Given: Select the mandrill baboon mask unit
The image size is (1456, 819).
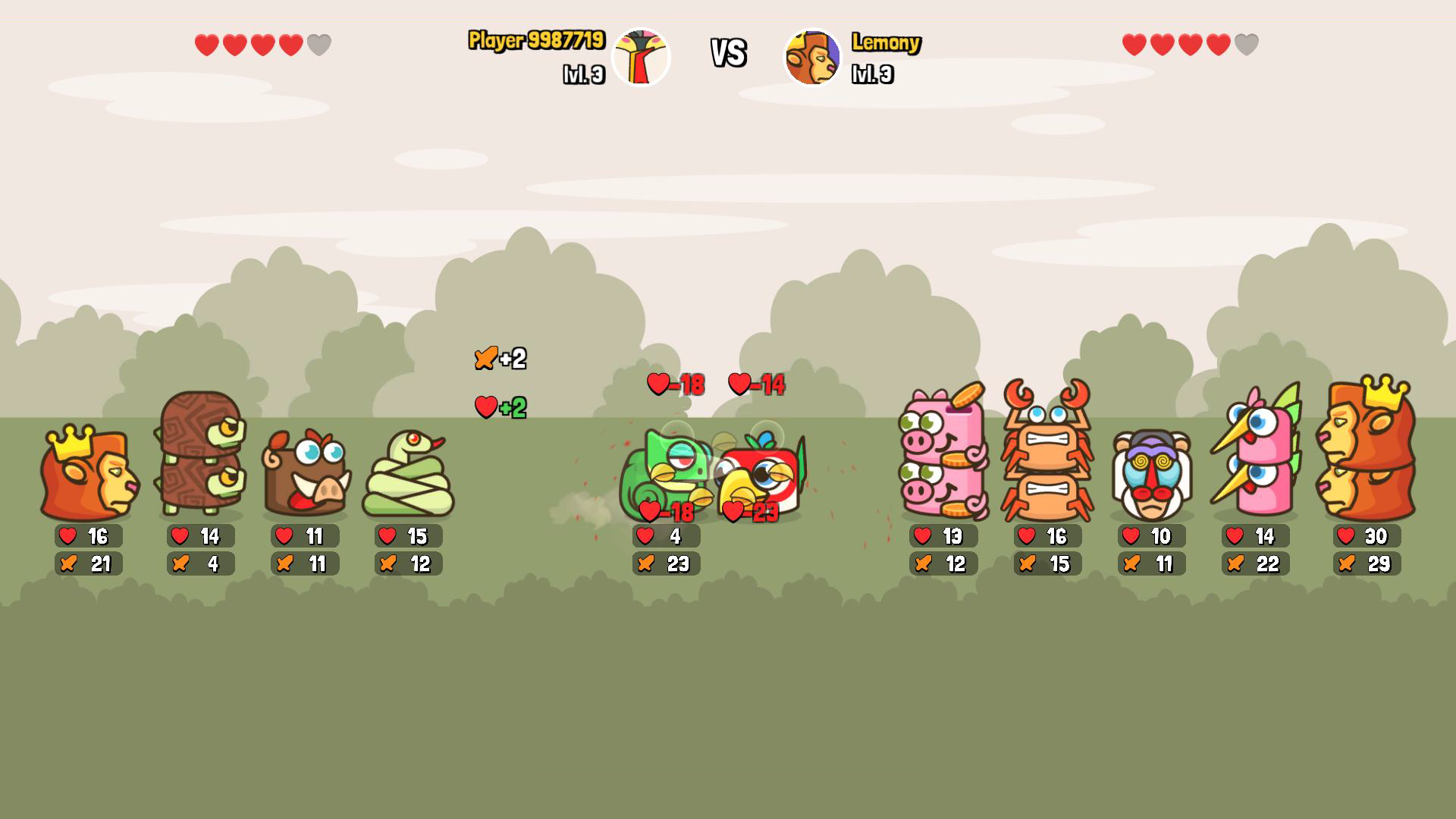Looking at the screenshot, I should click(x=1150, y=474).
